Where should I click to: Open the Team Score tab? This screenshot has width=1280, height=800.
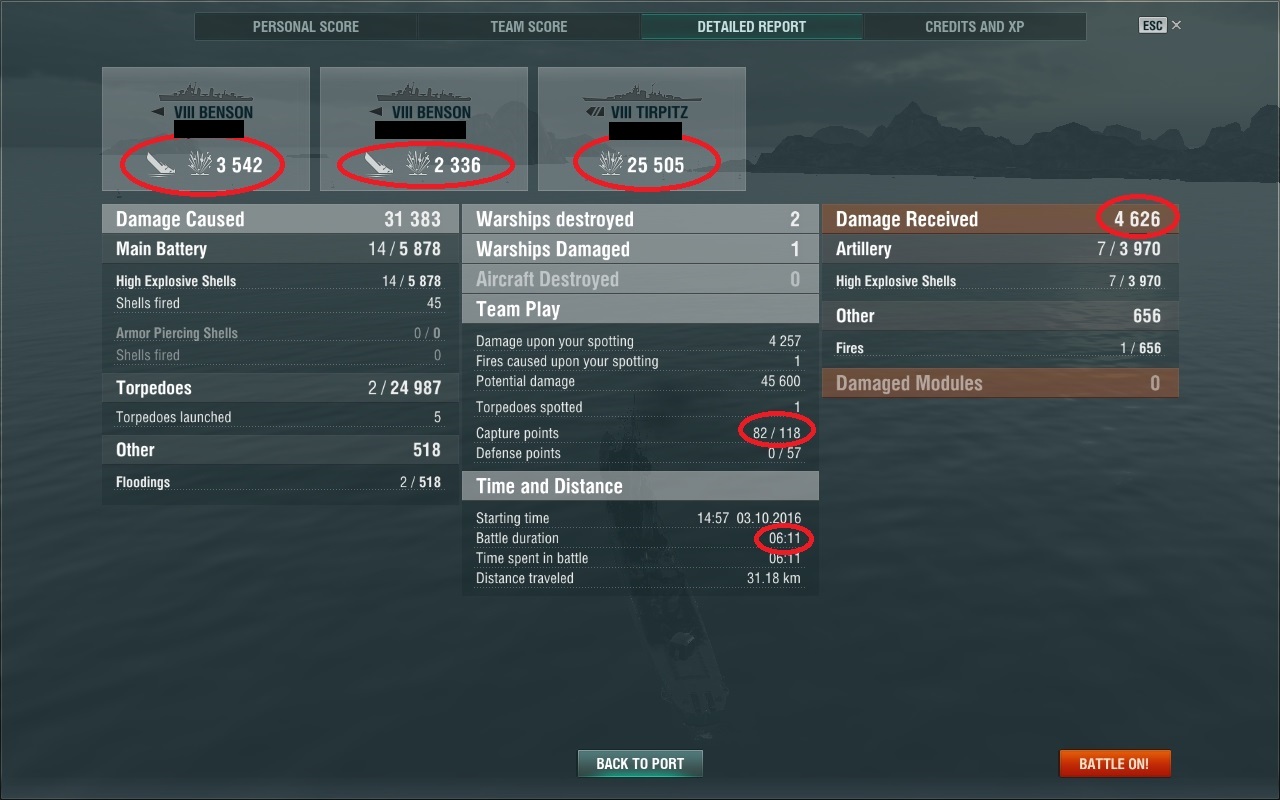coord(528,26)
